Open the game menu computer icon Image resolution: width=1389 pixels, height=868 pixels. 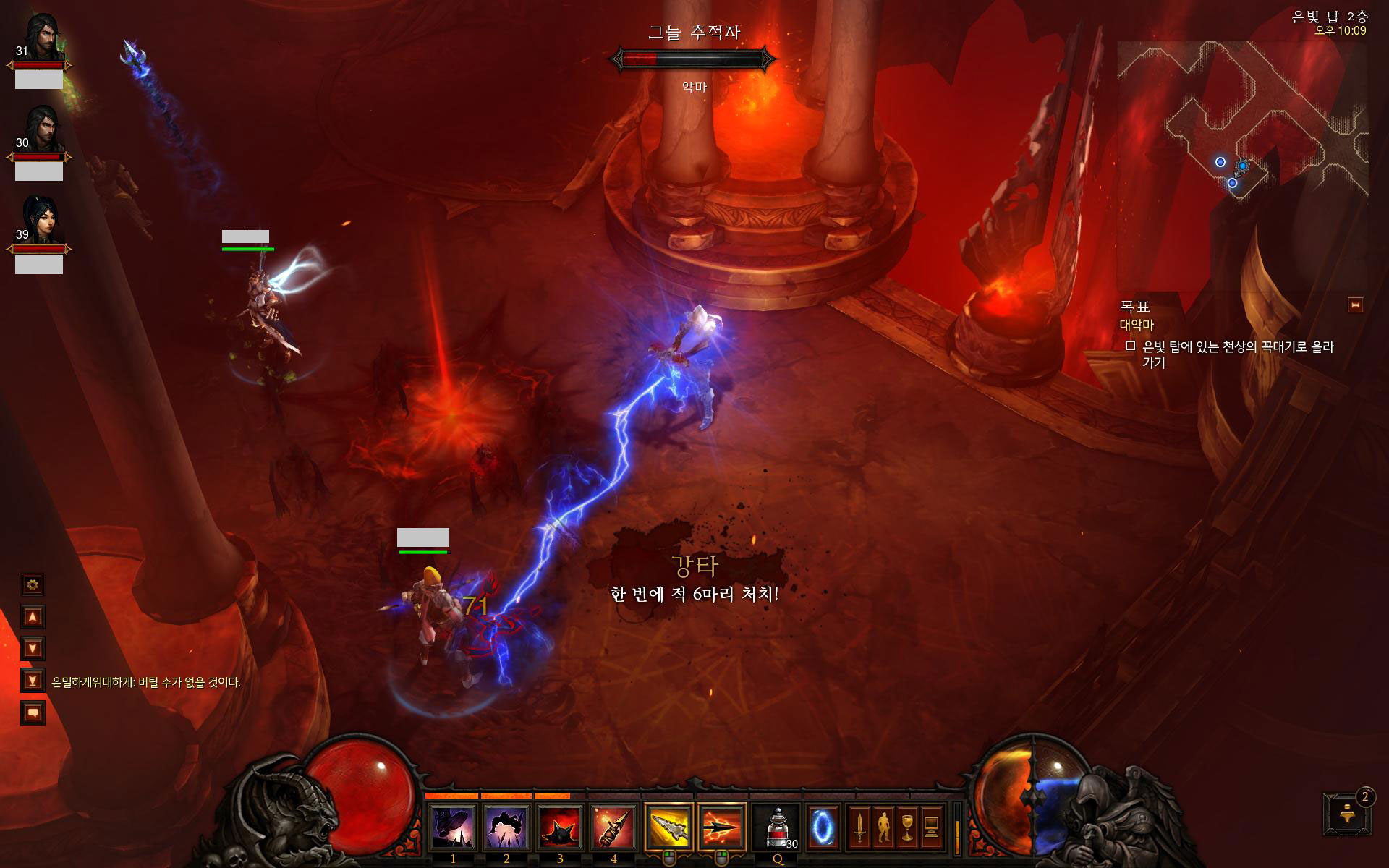pyautogui.click(x=932, y=826)
